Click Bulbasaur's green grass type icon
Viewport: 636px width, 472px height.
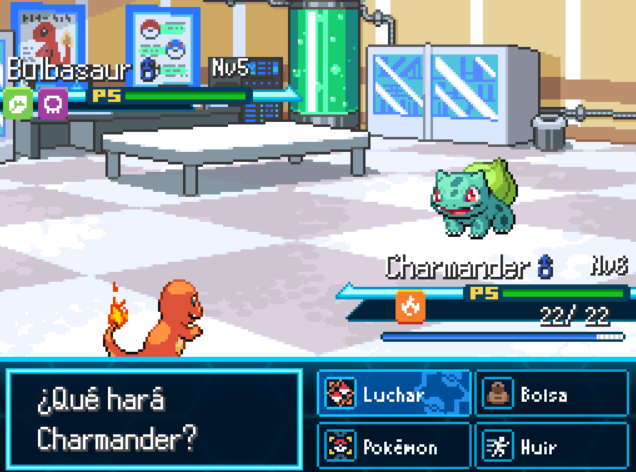(x=18, y=103)
